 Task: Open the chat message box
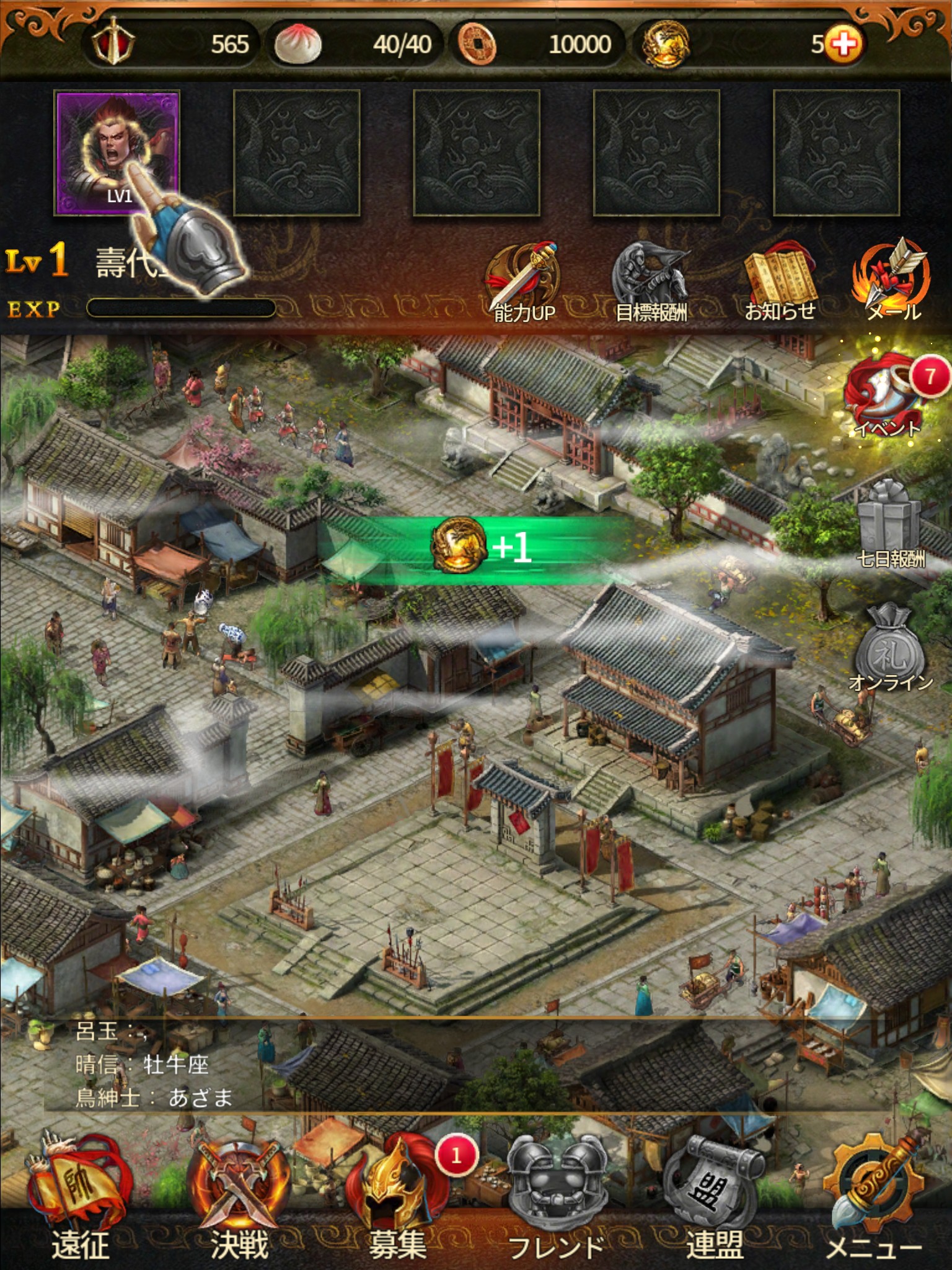(x=434, y=1064)
